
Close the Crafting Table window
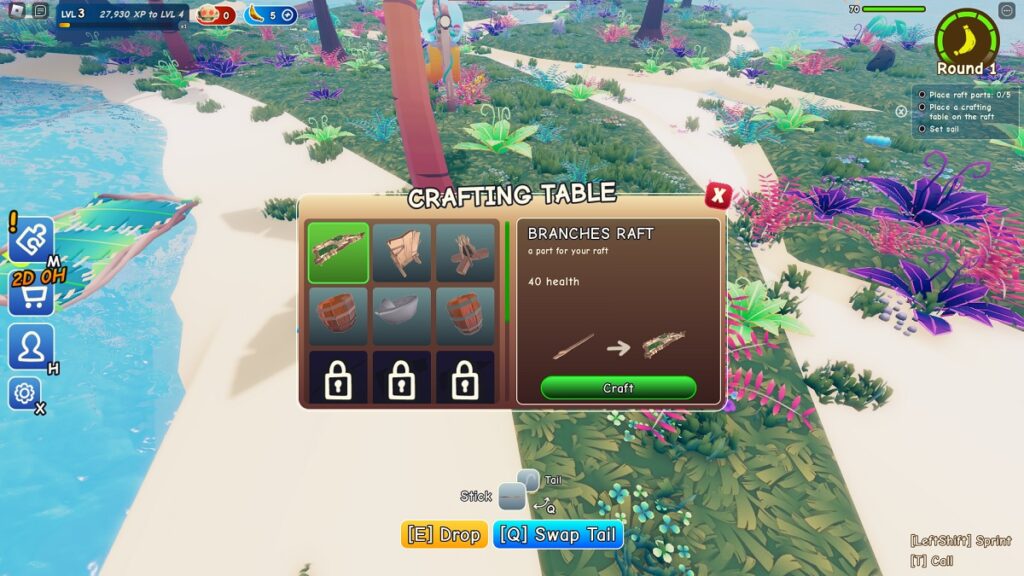point(716,195)
